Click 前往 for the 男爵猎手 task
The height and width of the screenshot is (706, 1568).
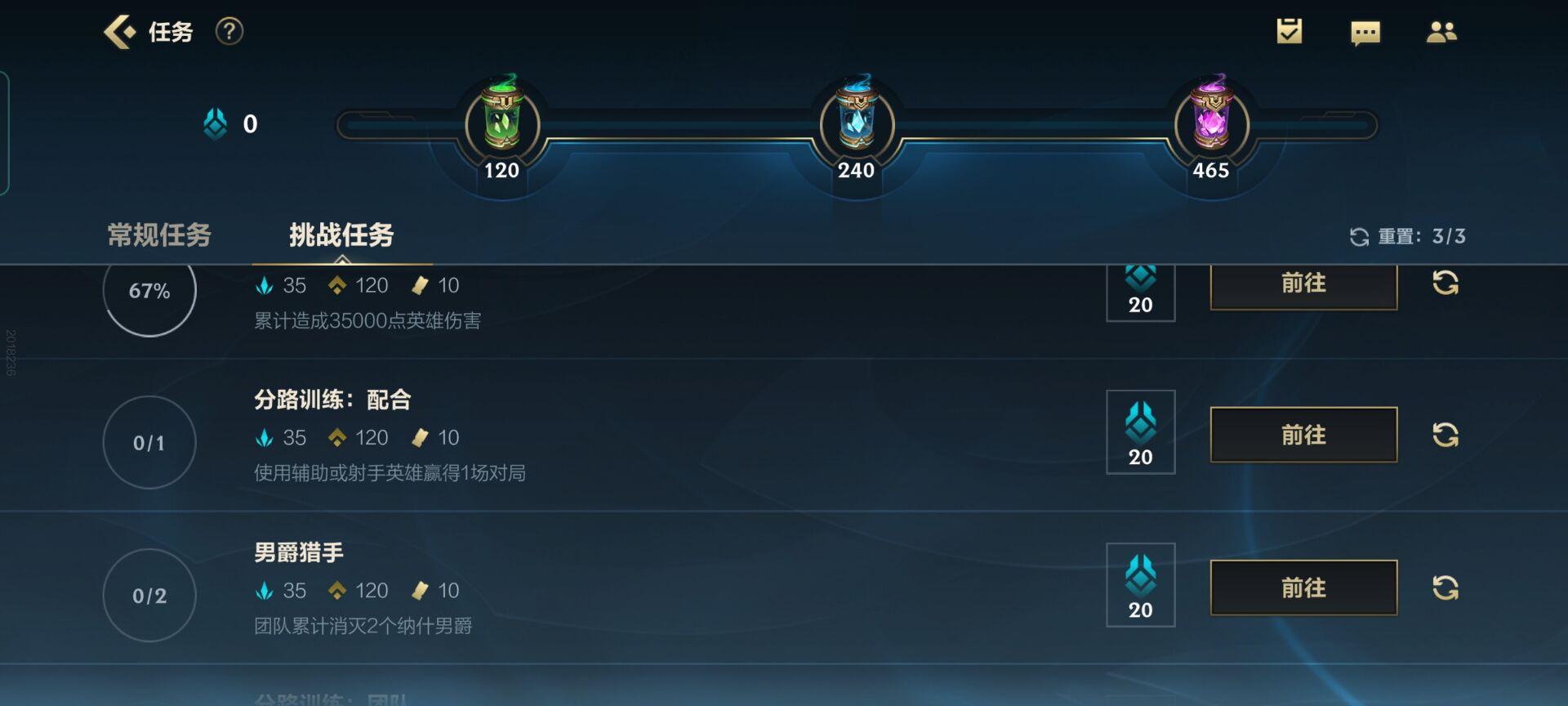(1303, 588)
